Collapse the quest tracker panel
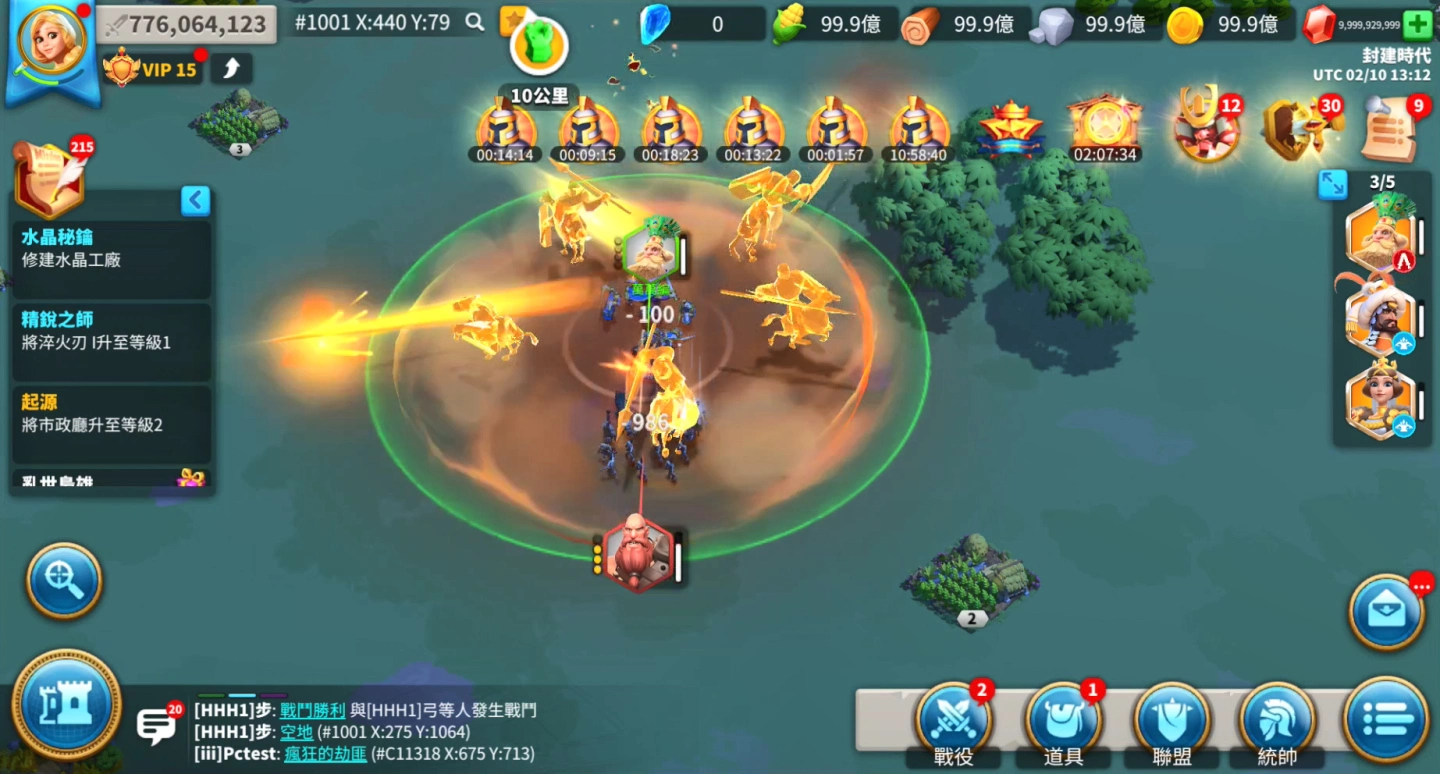1440x774 pixels. [195, 201]
